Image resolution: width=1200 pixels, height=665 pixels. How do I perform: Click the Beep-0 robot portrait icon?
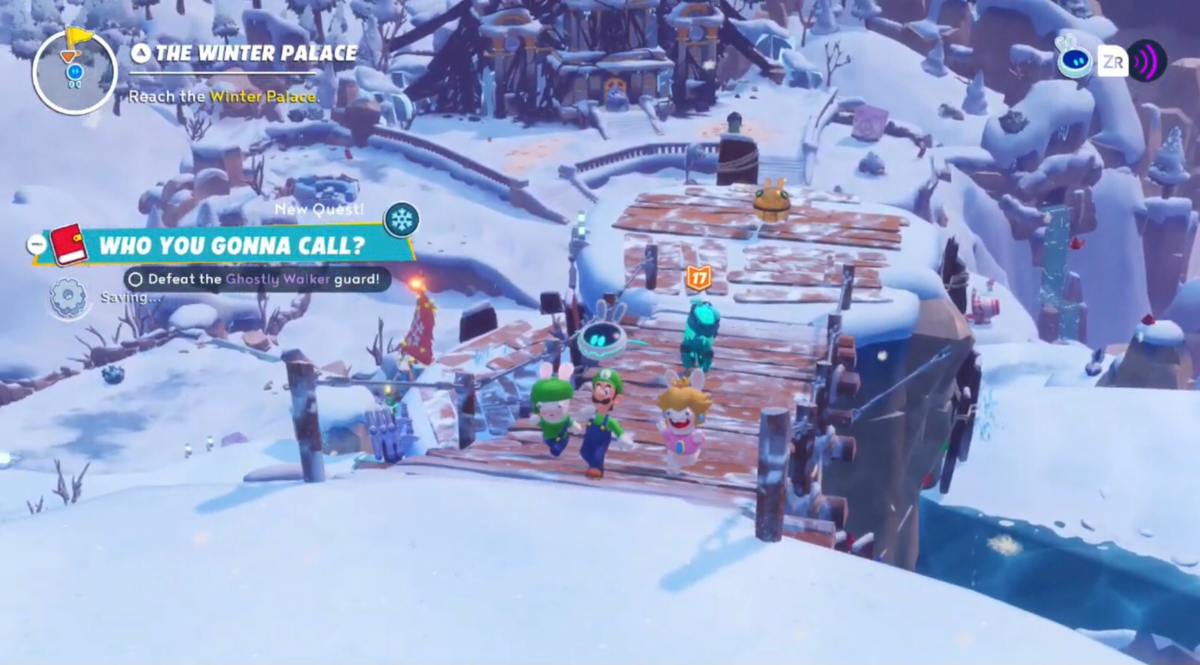(1074, 58)
